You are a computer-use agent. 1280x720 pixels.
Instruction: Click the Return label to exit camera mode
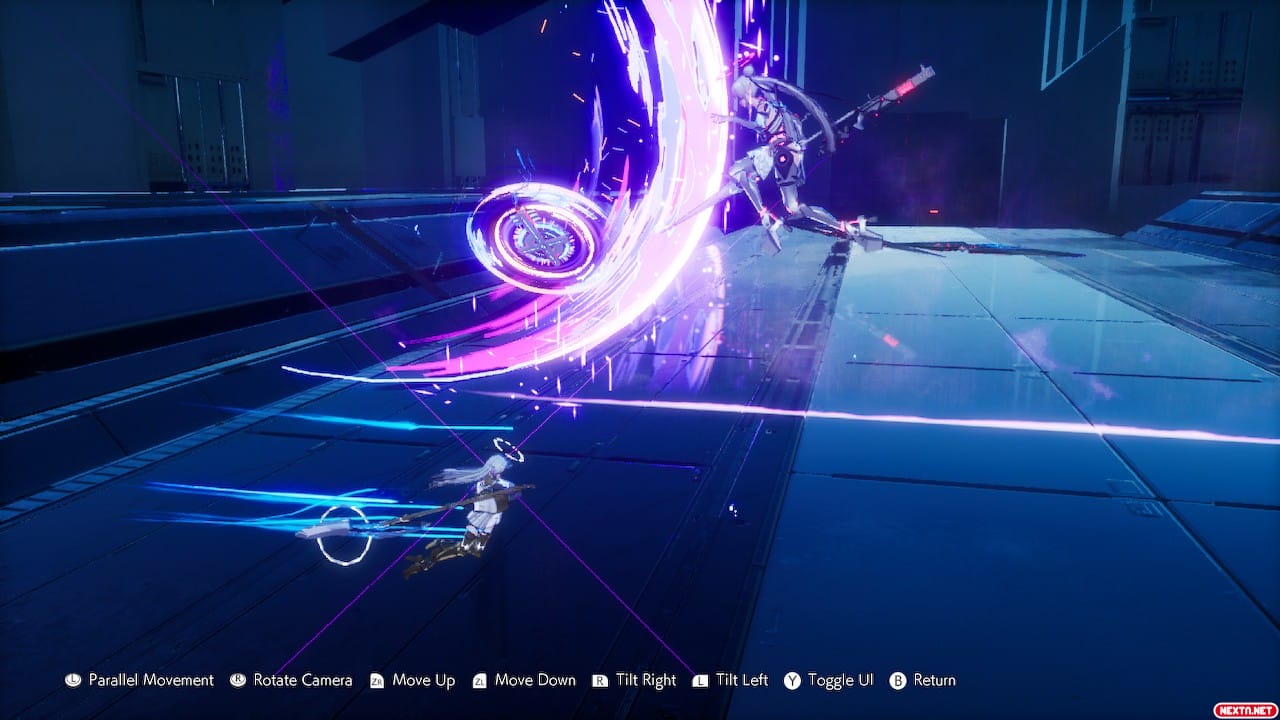pos(933,680)
